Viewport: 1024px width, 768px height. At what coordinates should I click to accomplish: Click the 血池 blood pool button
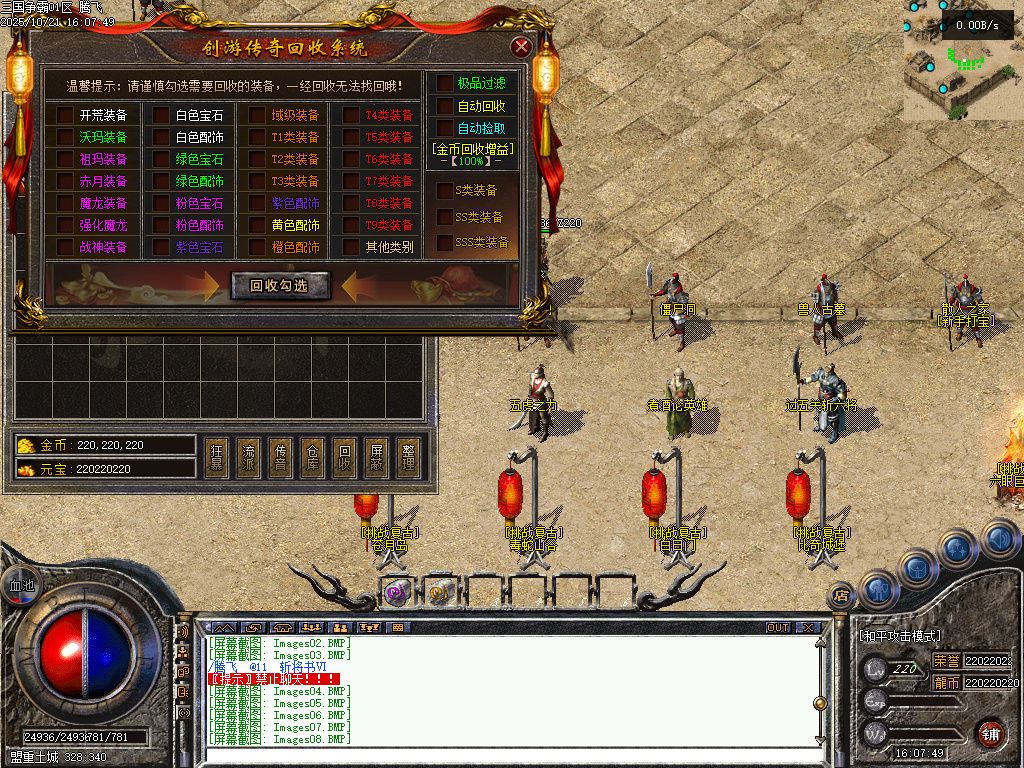click(21, 586)
